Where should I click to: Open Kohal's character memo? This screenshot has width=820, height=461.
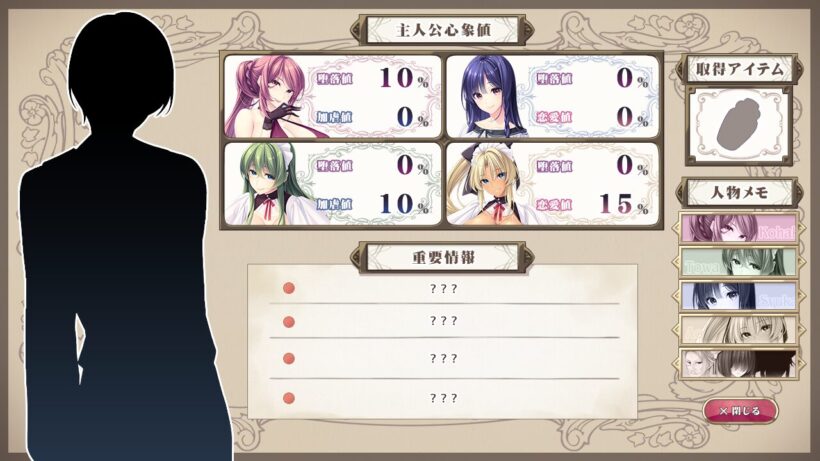(738, 229)
